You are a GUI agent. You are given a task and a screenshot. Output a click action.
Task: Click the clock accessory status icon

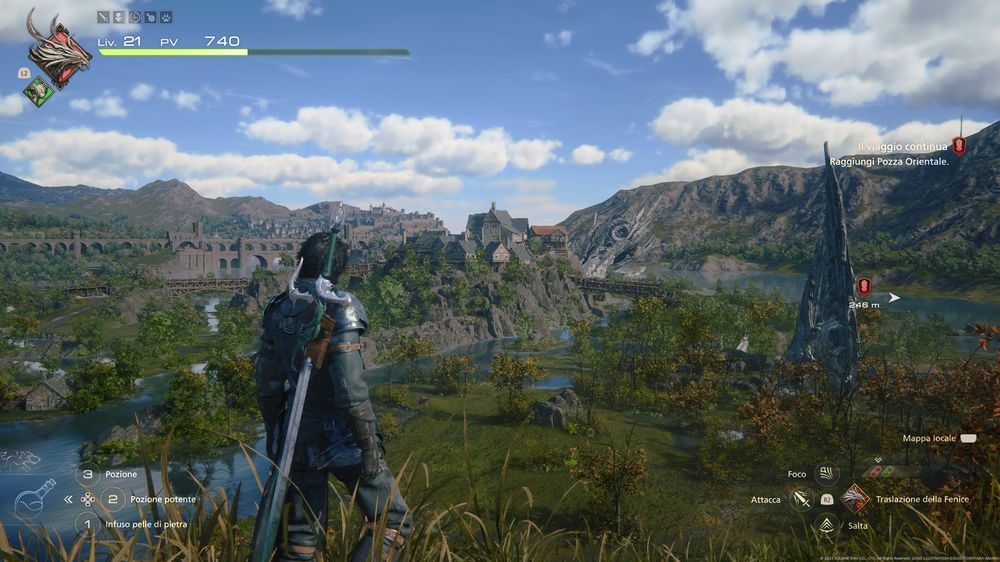pyautogui.click(x=134, y=17)
